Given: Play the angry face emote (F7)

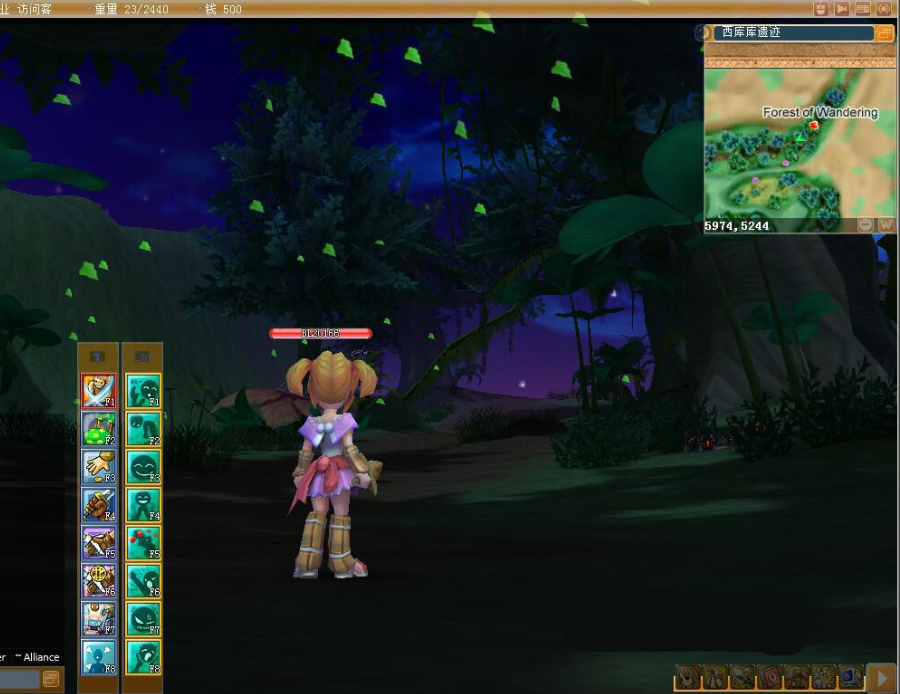Looking at the screenshot, I should point(143,619).
